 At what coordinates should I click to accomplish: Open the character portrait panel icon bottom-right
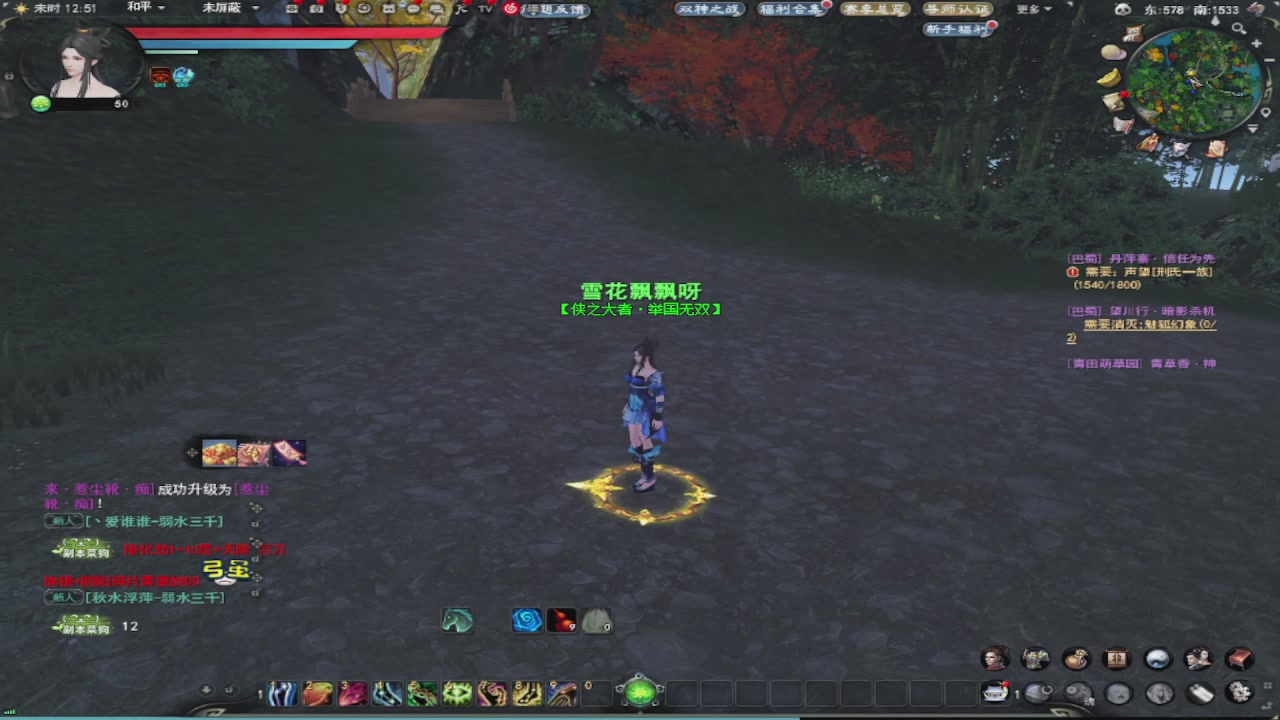point(995,658)
